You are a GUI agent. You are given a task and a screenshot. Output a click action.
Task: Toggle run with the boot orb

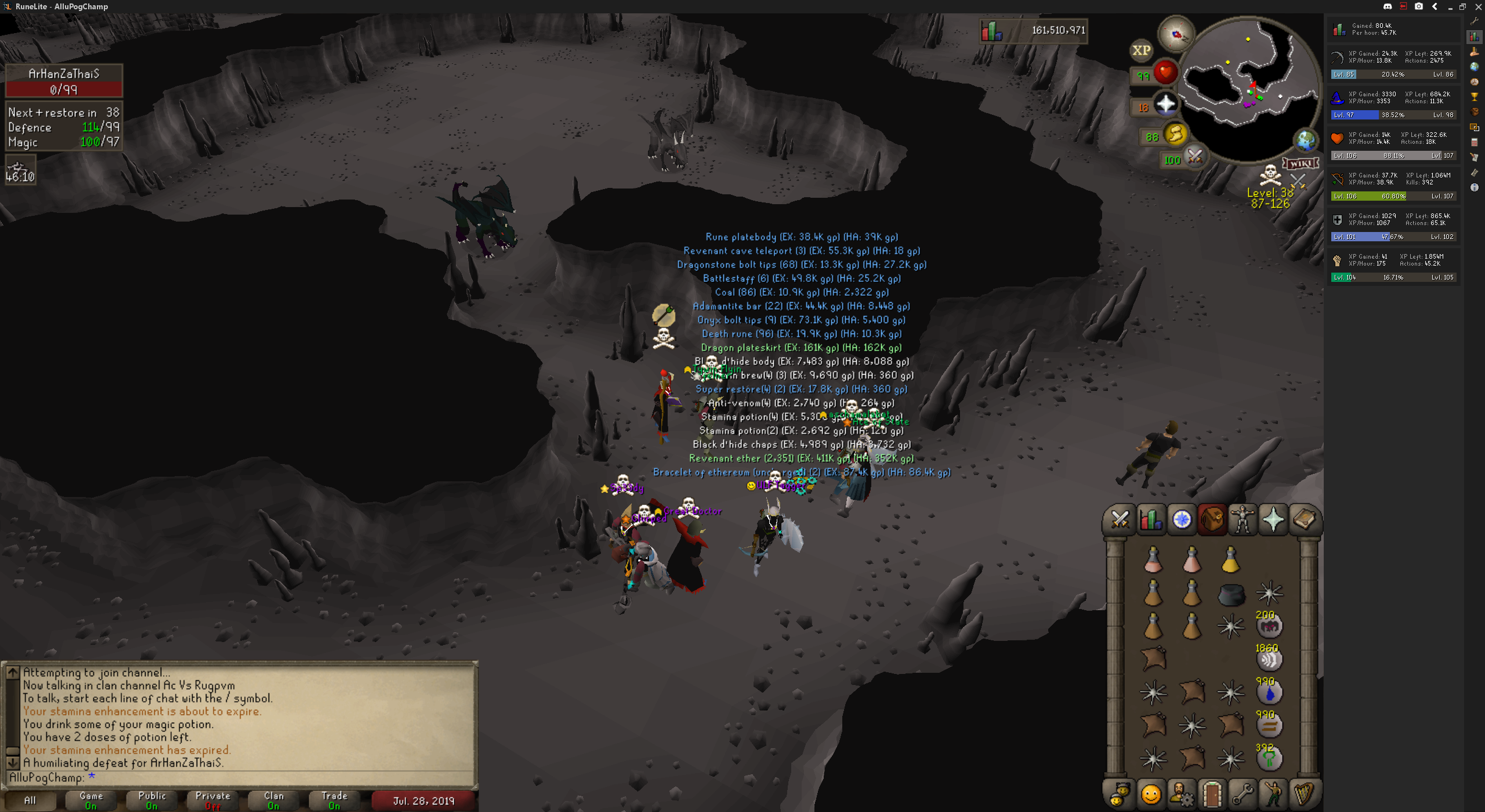click(1176, 135)
